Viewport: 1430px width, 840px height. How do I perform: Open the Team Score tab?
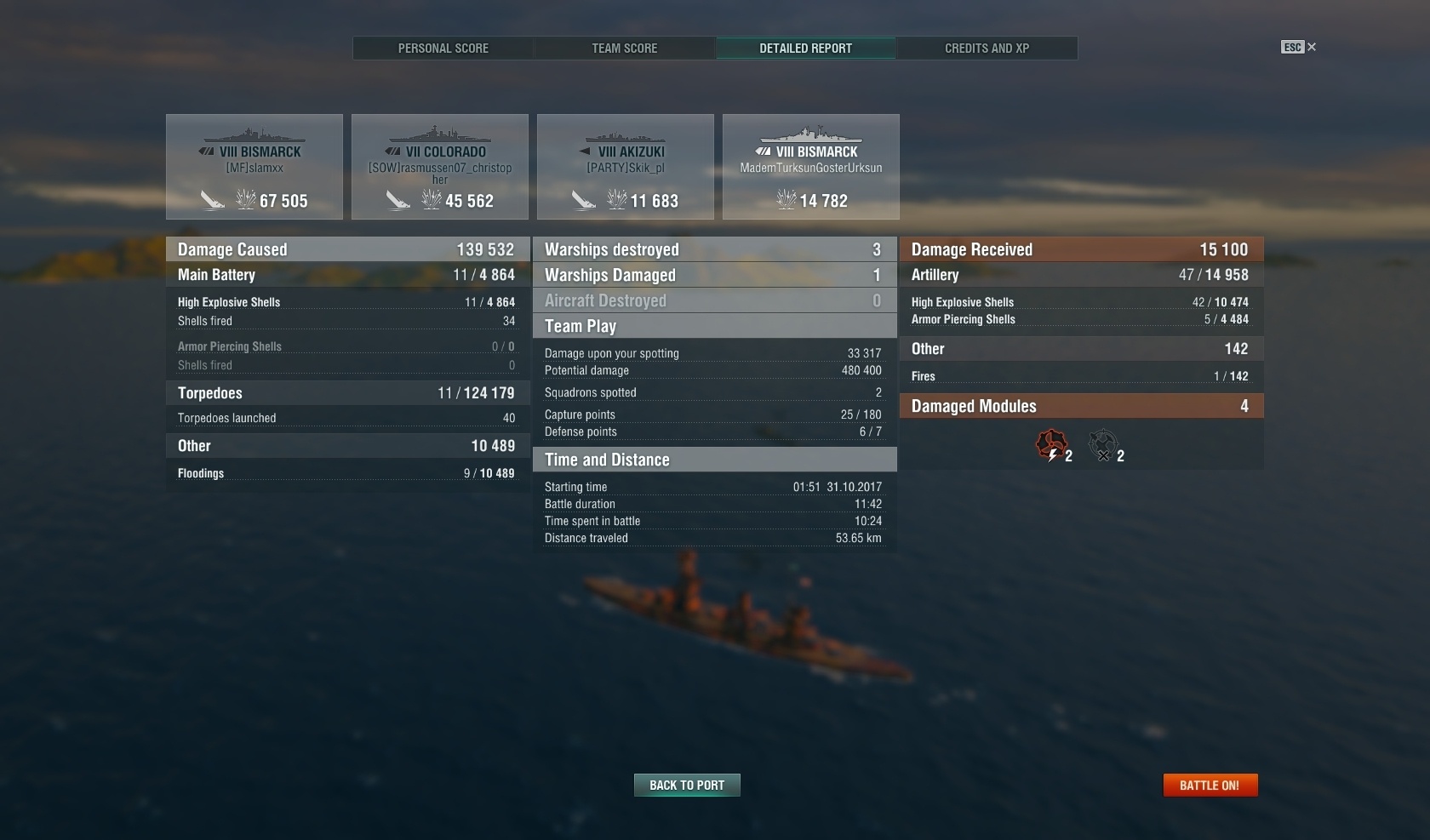(x=625, y=49)
